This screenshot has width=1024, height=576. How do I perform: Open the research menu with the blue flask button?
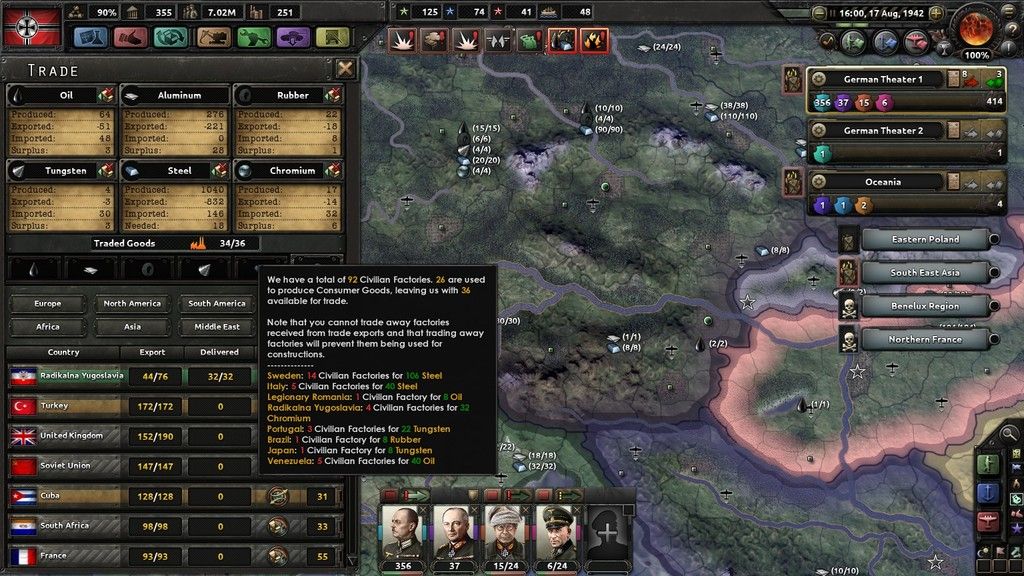(x=91, y=37)
